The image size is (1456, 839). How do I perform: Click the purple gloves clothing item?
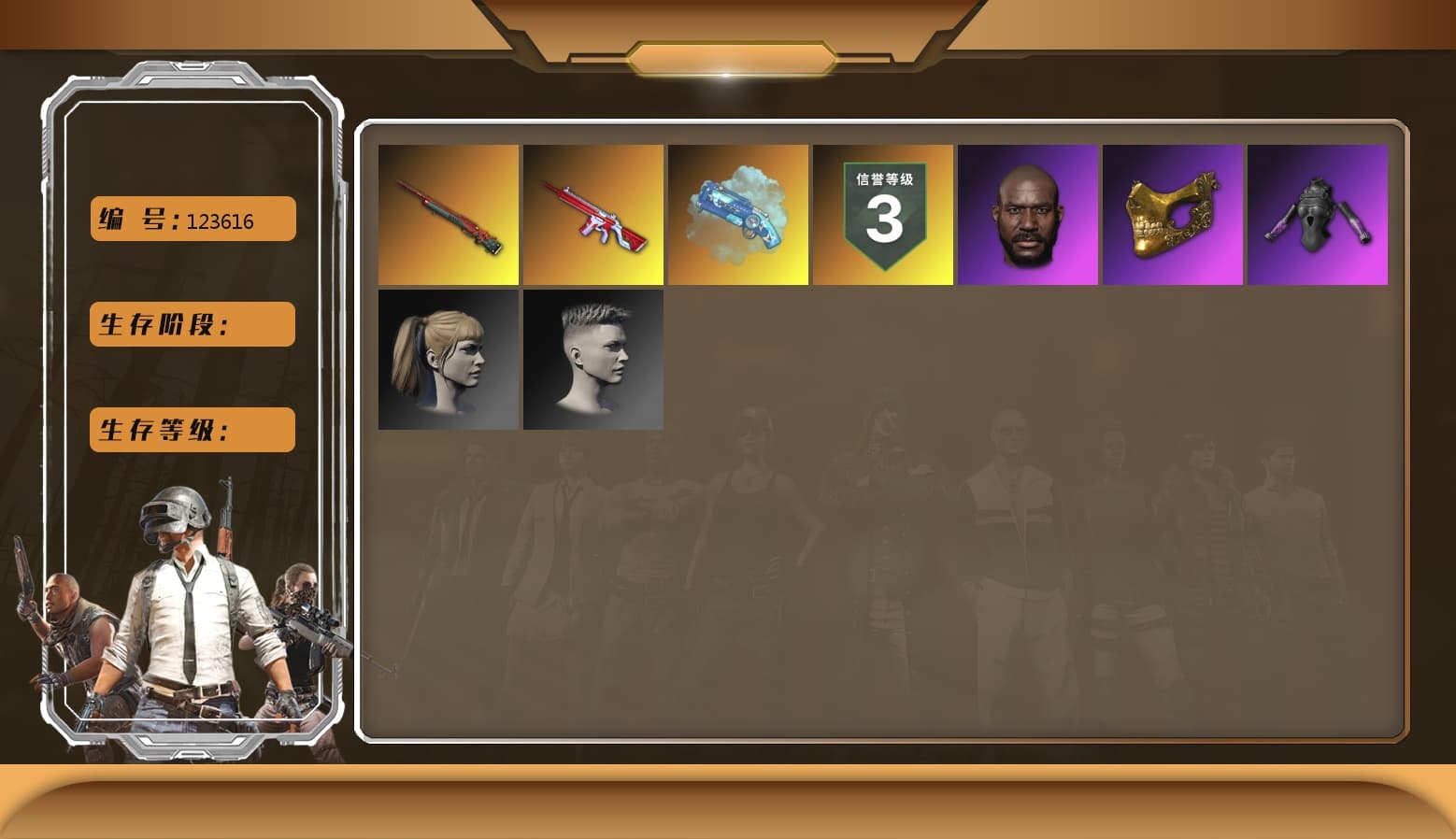tap(1318, 215)
